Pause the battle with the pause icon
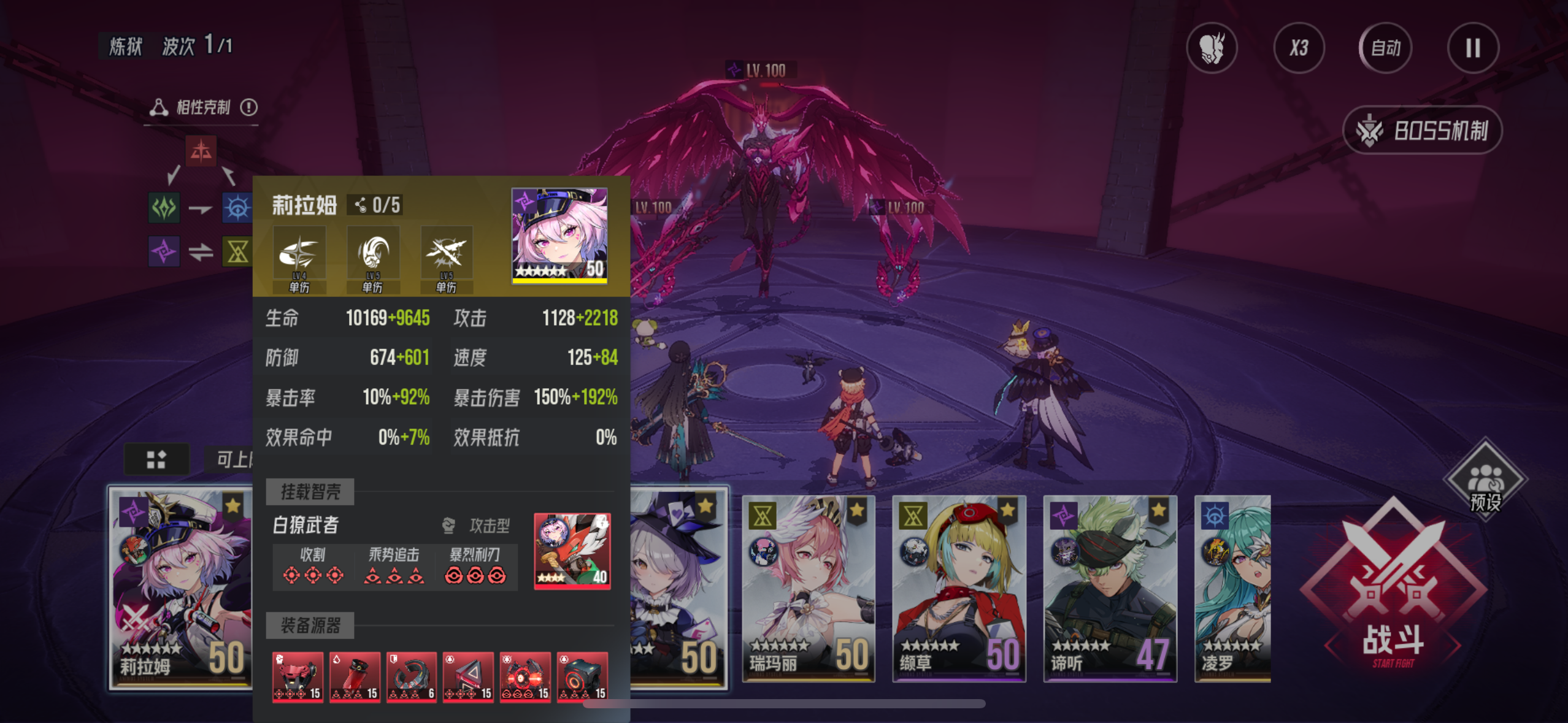This screenshot has width=1568, height=723. point(1473,48)
